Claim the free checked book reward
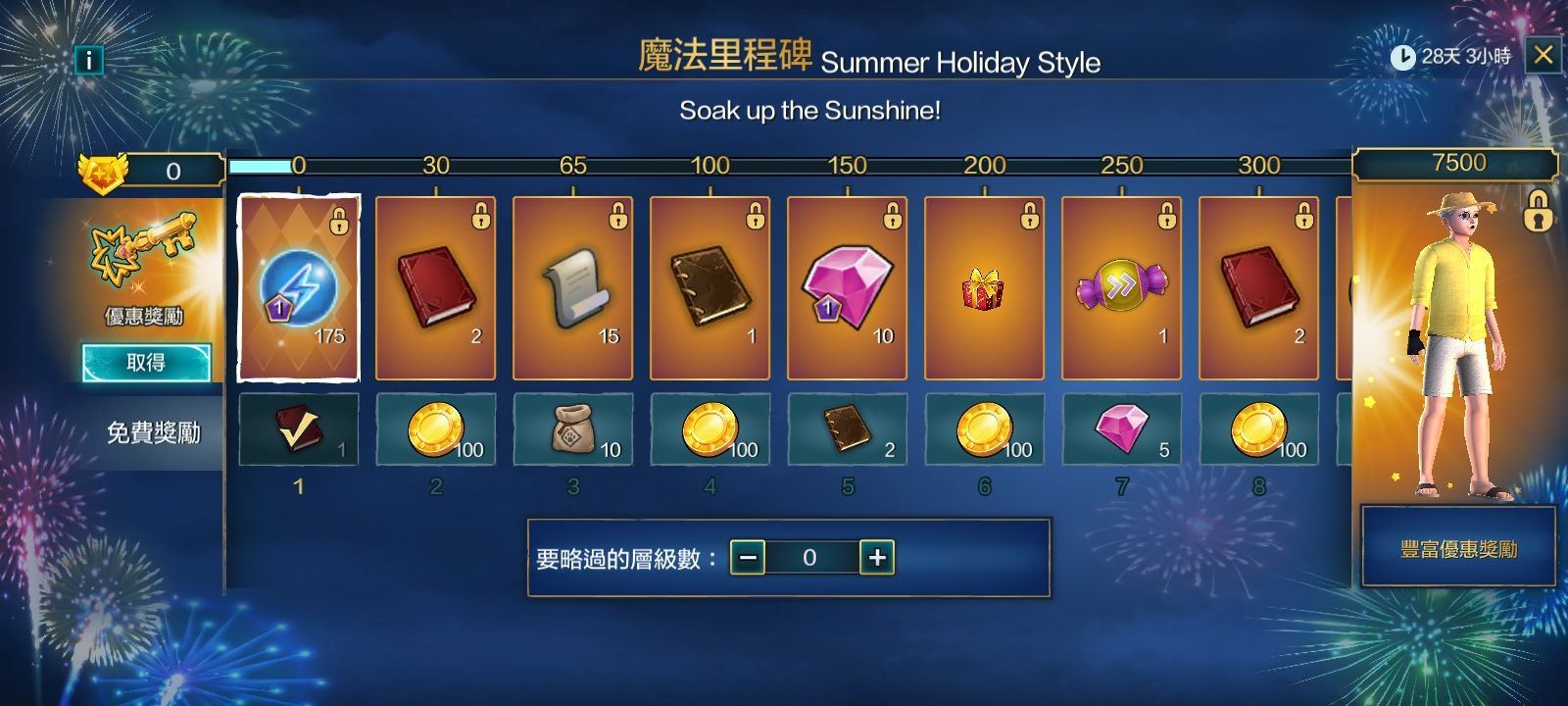This screenshot has width=1568, height=706. pyautogui.click(x=299, y=429)
